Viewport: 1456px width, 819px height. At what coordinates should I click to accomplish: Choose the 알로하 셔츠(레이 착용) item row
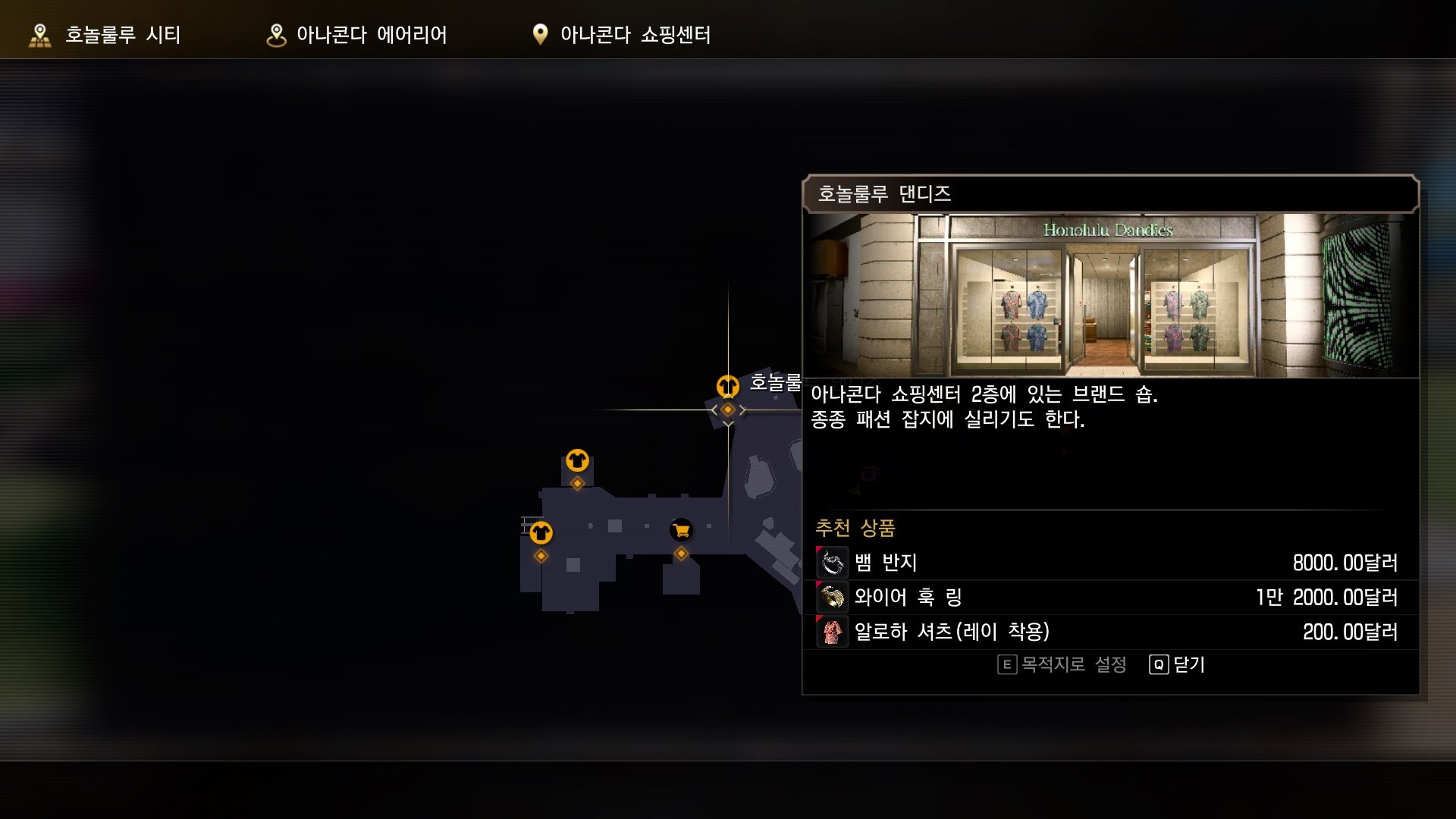[x=1110, y=632]
